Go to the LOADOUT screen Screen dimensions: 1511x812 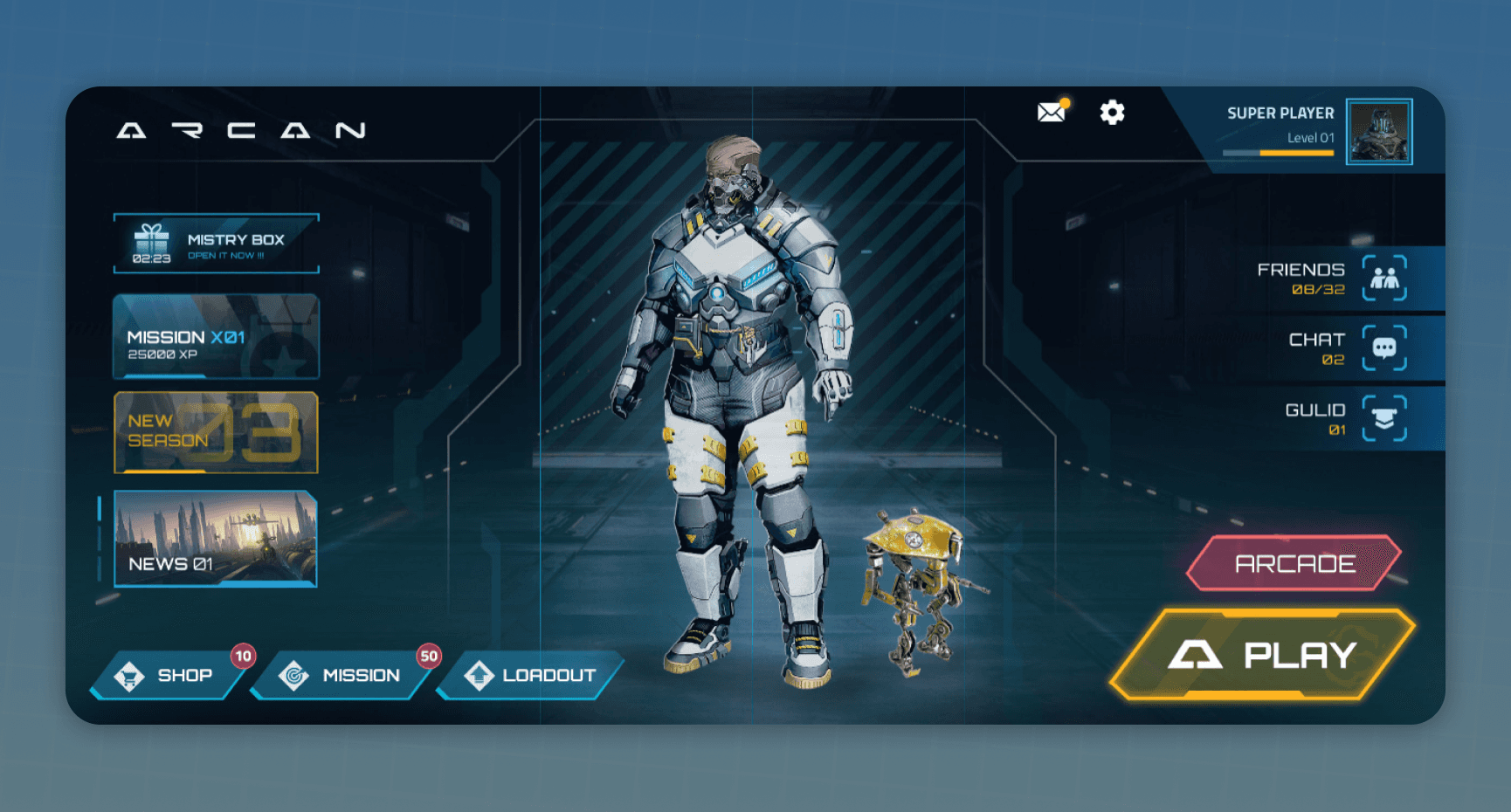pyautogui.click(x=533, y=675)
